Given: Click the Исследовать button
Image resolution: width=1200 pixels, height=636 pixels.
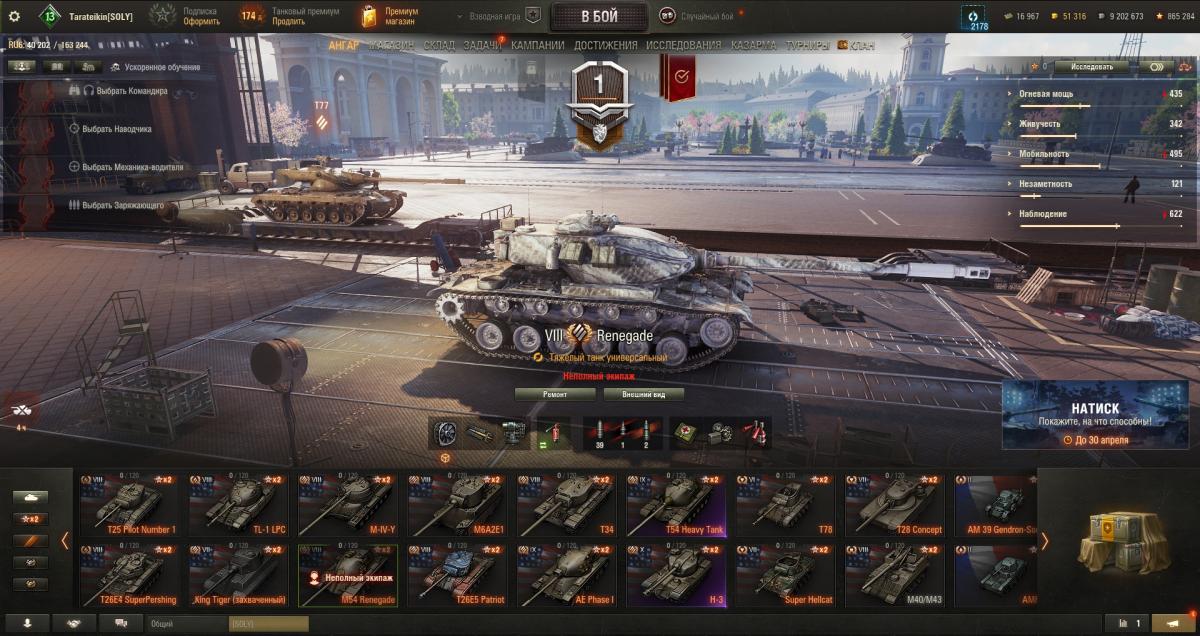Looking at the screenshot, I should tap(1091, 66).
